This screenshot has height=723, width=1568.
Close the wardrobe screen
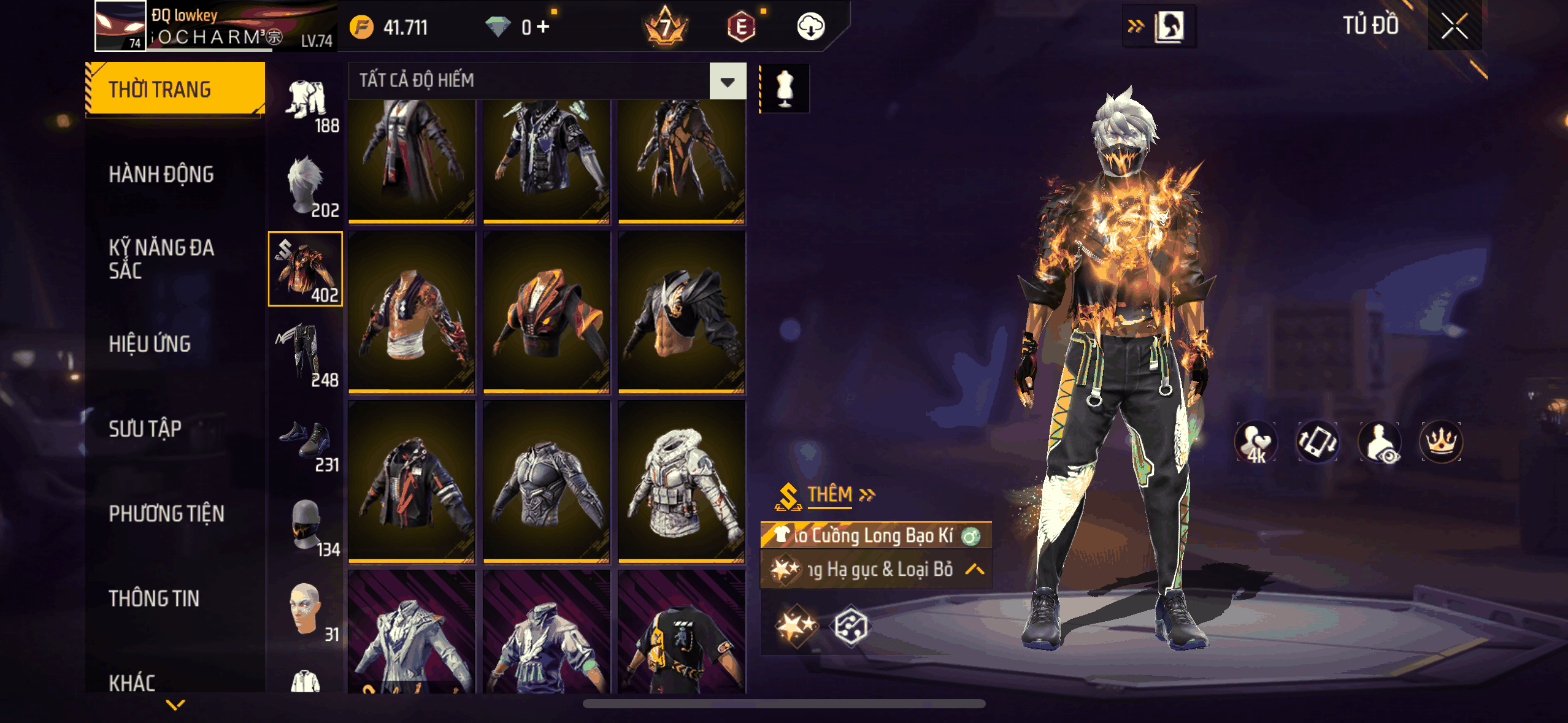[x=1454, y=26]
